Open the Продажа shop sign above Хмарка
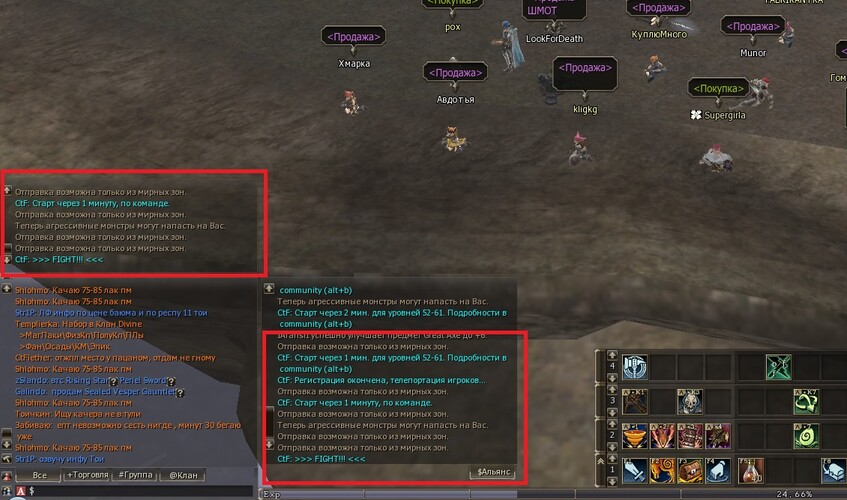The width and height of the screenshot is (847, 500). click(354, 37)
